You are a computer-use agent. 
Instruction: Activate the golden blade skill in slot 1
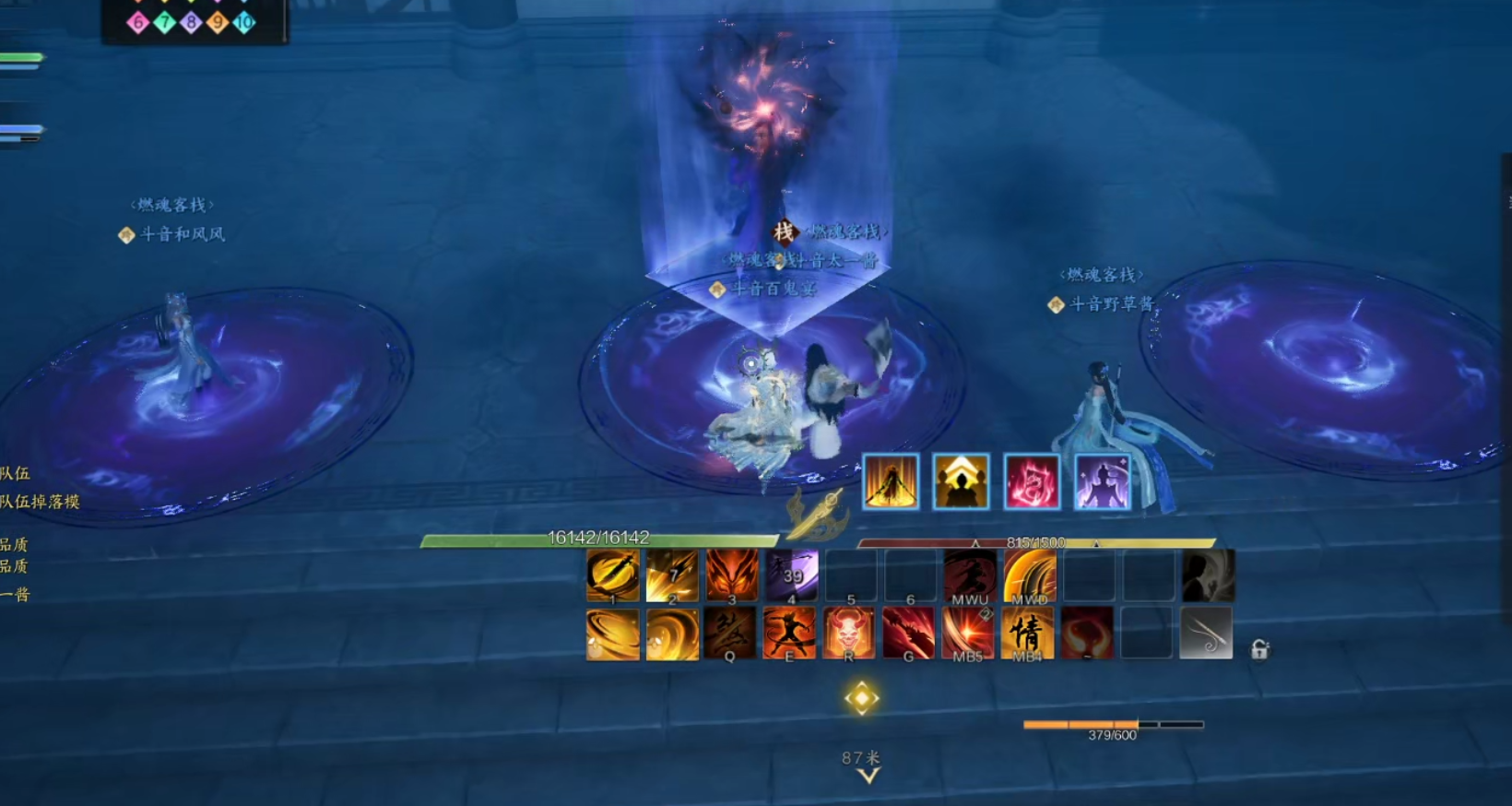click(x=612, y=575)
